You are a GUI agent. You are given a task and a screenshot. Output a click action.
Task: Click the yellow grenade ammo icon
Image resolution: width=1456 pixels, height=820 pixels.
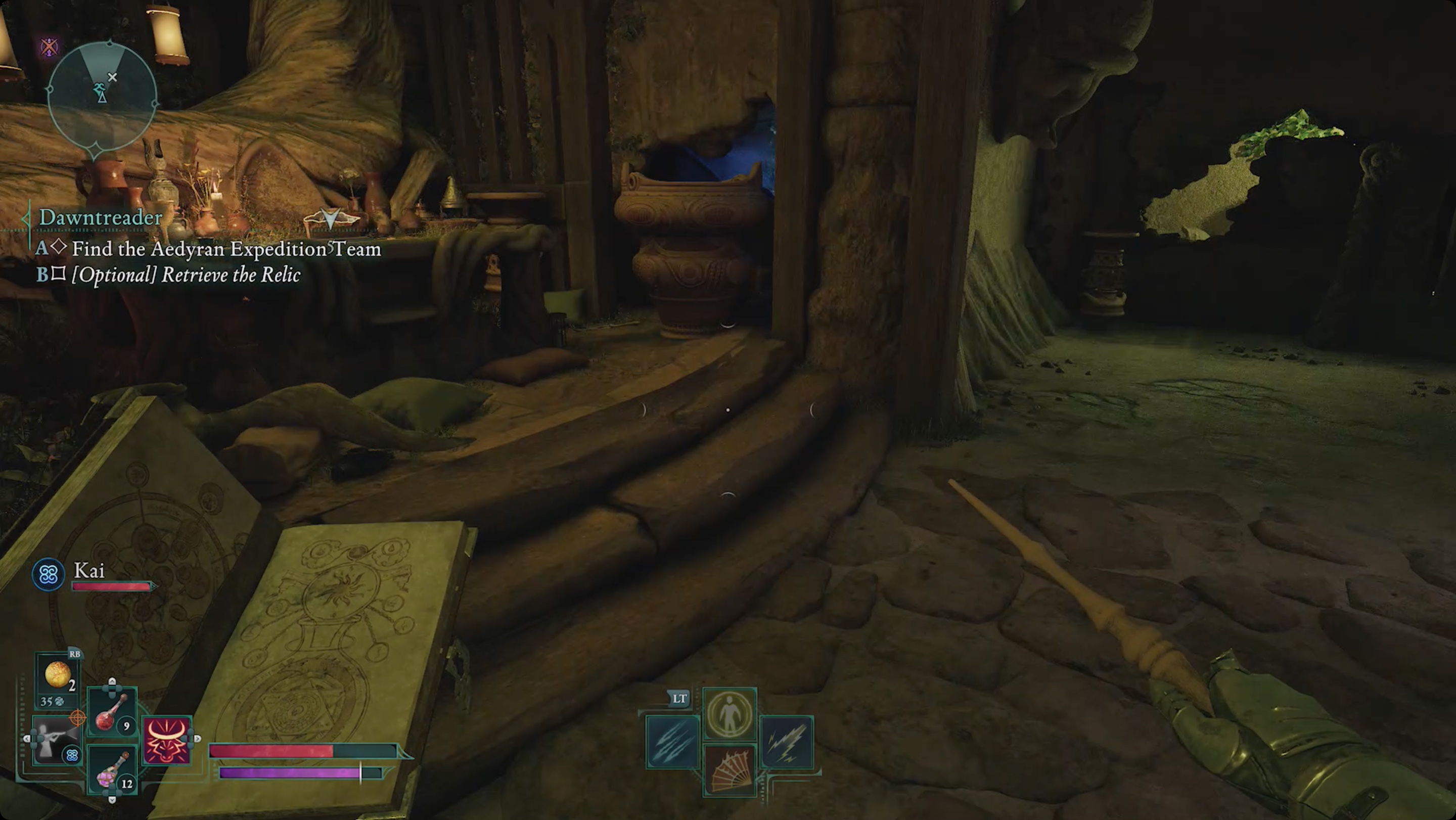point(58,676)
